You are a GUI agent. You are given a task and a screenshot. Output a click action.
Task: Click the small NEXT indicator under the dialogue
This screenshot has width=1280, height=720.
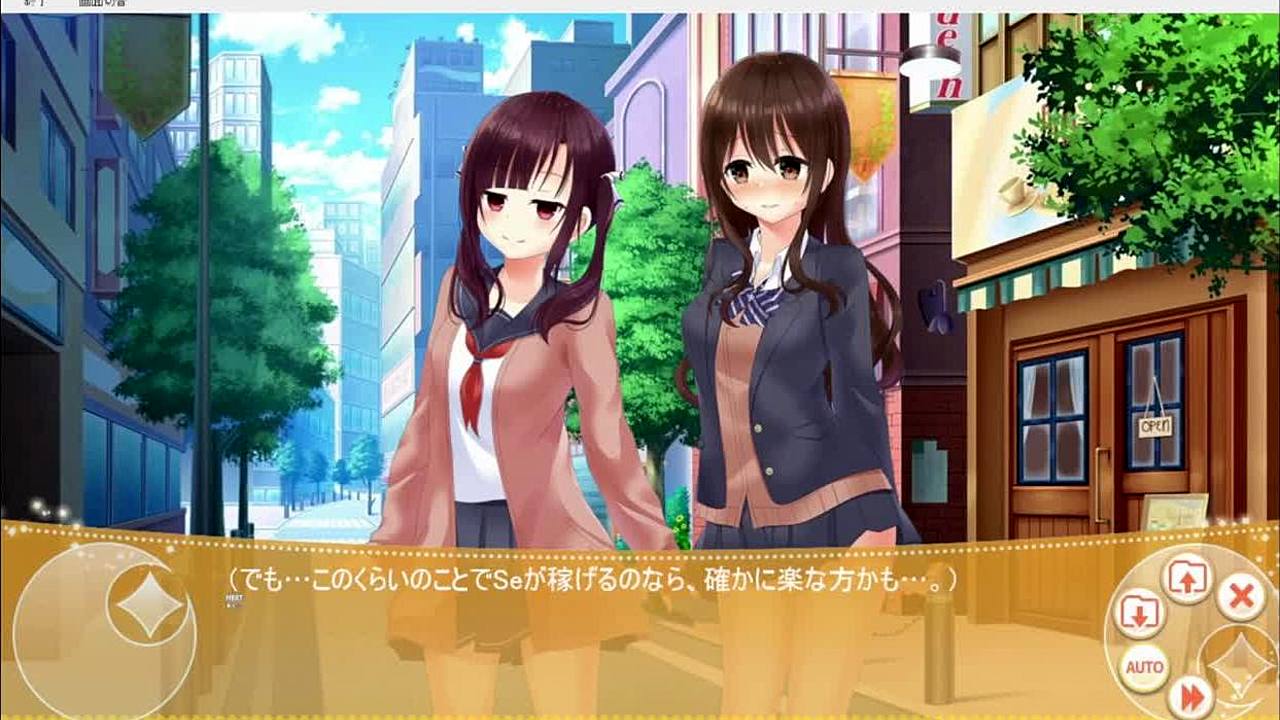pos(234,600)
